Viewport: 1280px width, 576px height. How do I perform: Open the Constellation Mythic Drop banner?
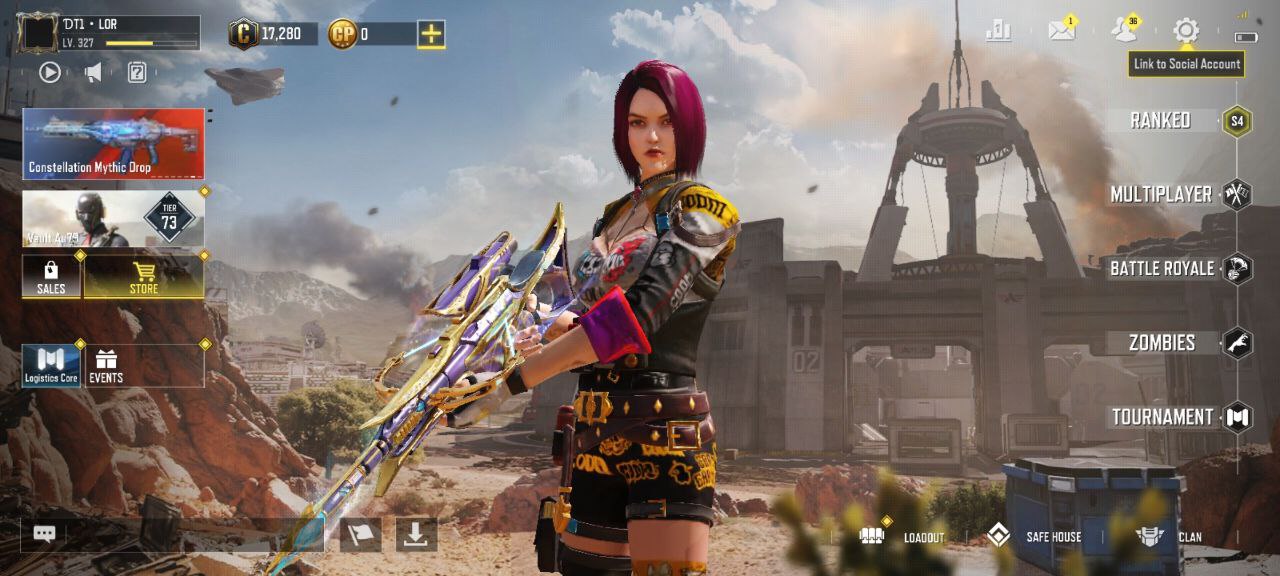click(x=114, y=144)
